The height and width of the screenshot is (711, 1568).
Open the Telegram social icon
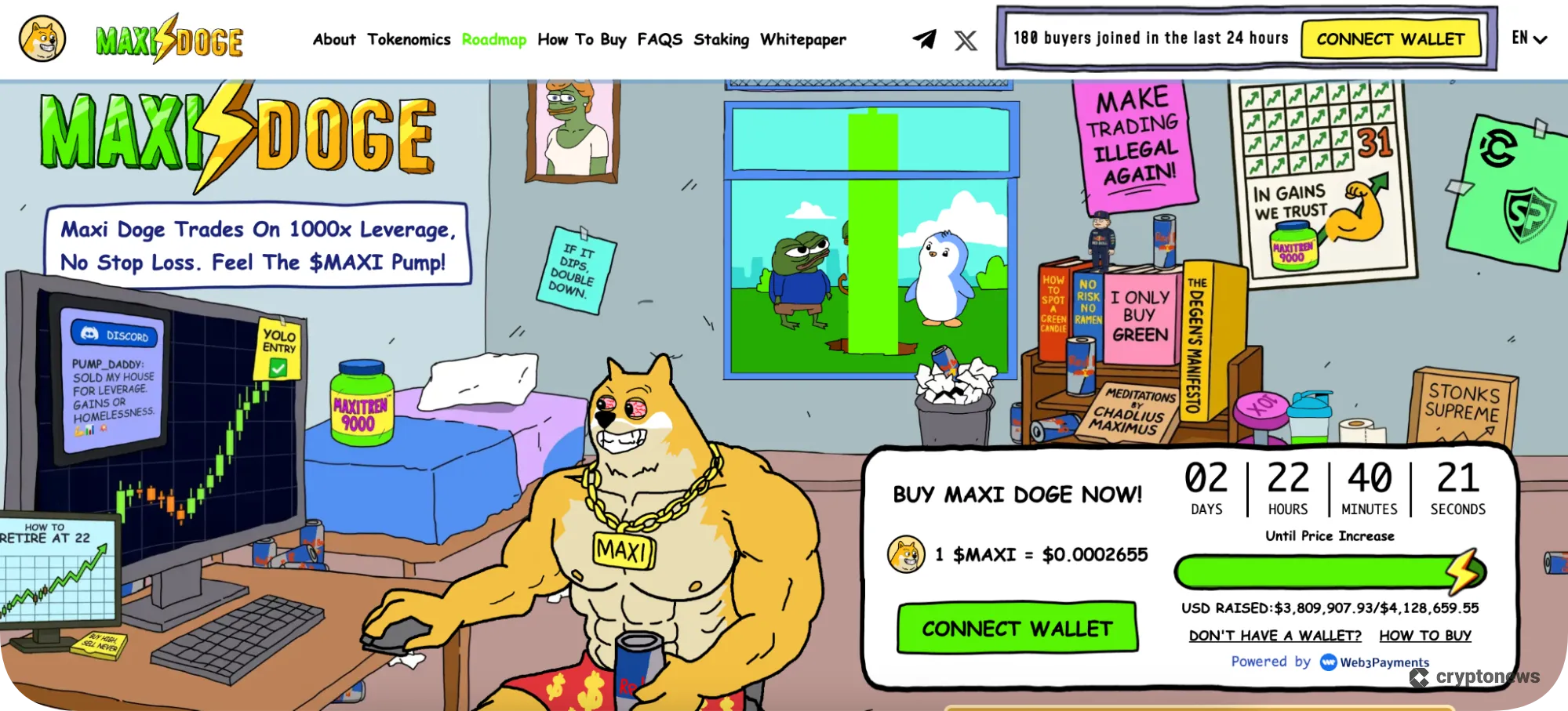click(x=925, y=39)
